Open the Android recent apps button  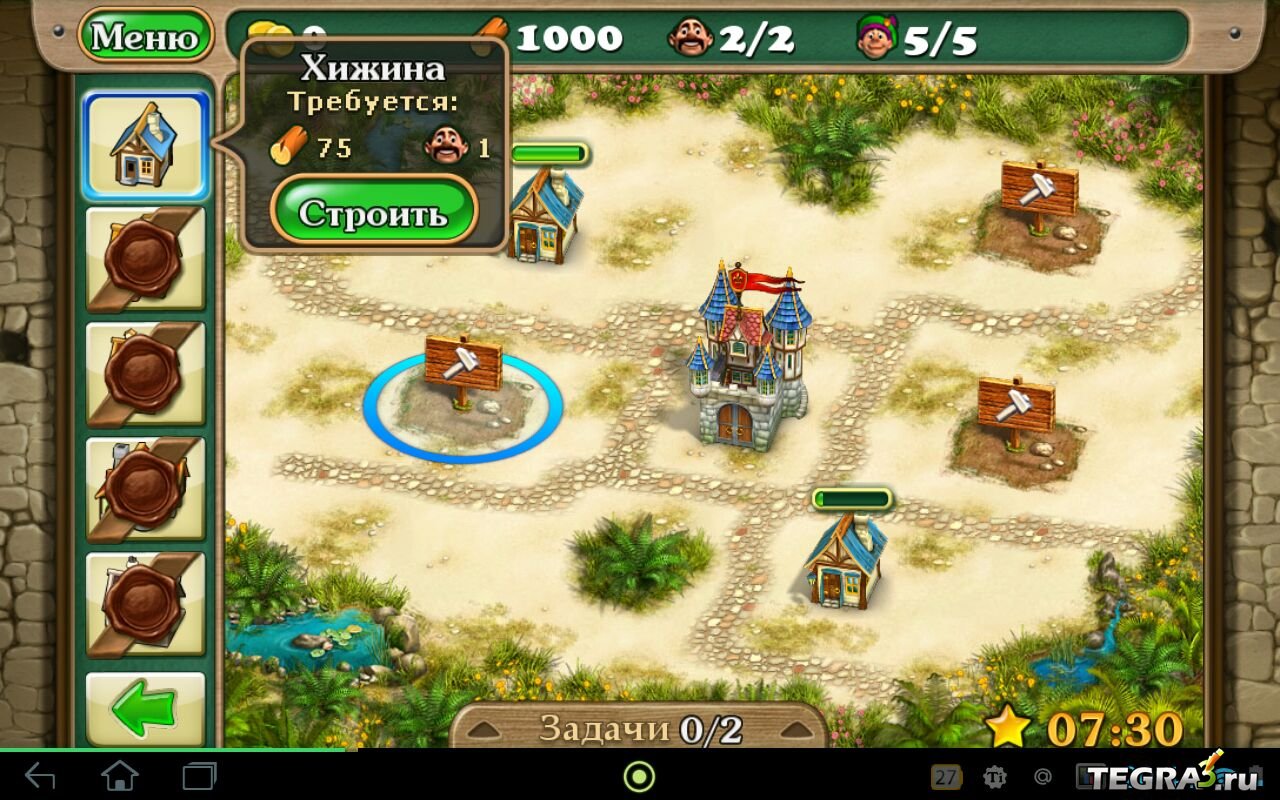199,776
